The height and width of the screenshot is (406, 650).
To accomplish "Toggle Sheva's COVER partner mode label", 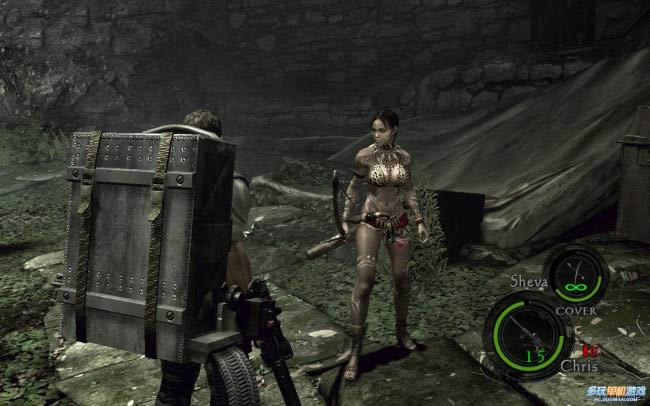I will pyautogui.click(x=578, y=310).
